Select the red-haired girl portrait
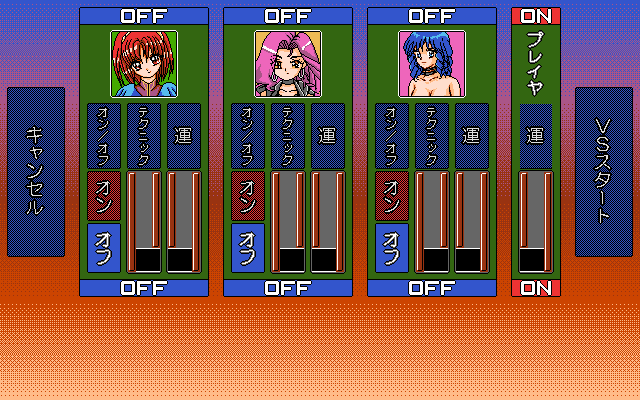Image resolution: width=640 pixels, height=400 pixels. pyautogui.click(x=143, y=63)
